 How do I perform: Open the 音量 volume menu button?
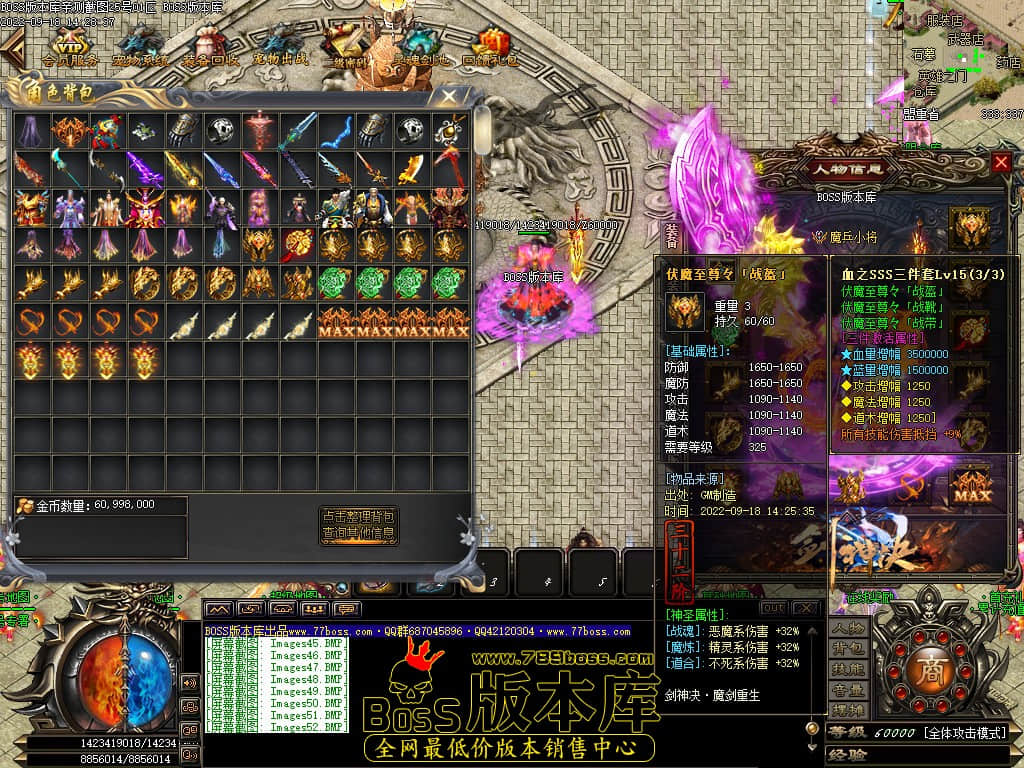[848, 690]
